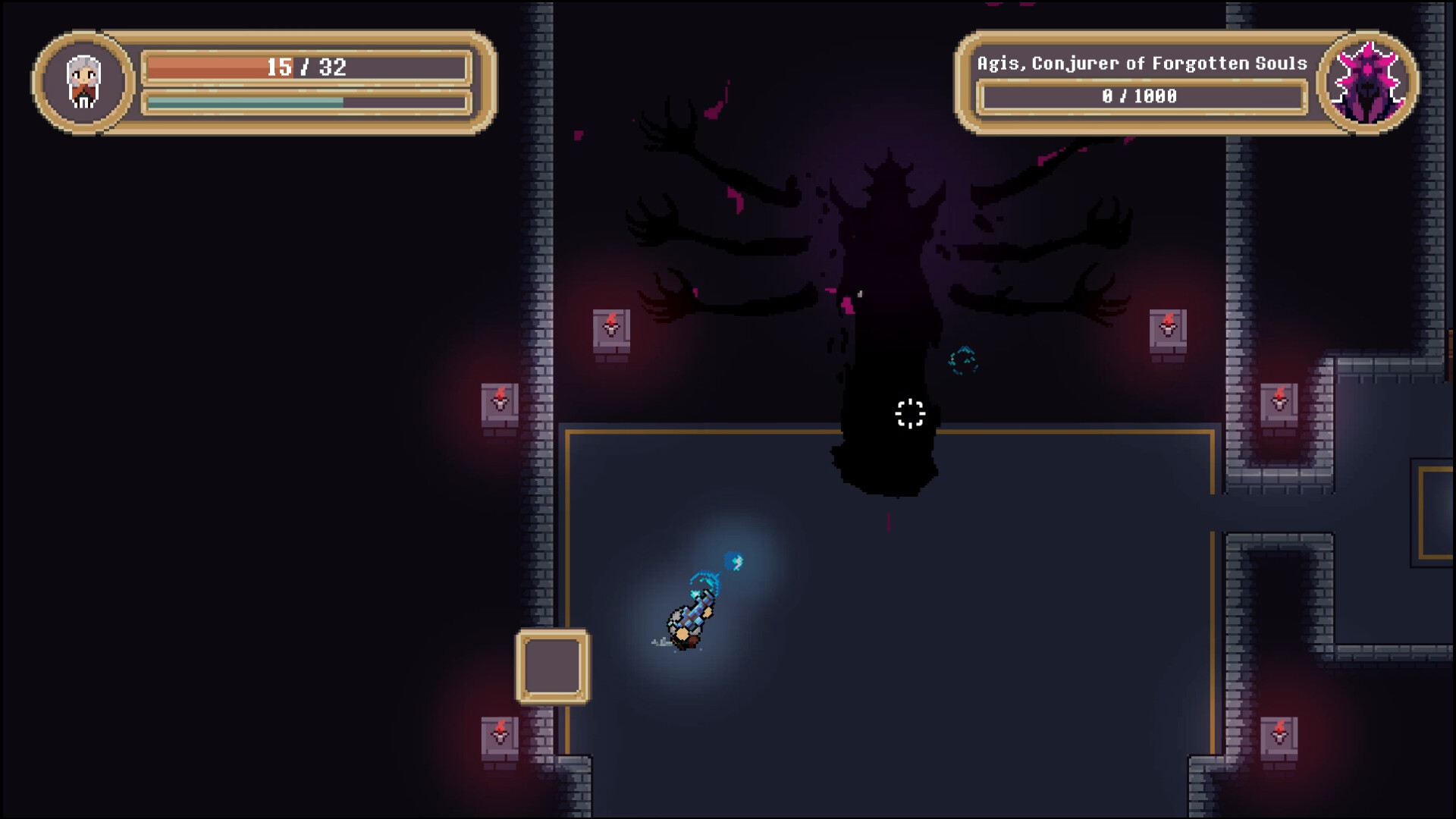
Task: Select the boss portrait of Agis
Action: [x=1370, y=79]
